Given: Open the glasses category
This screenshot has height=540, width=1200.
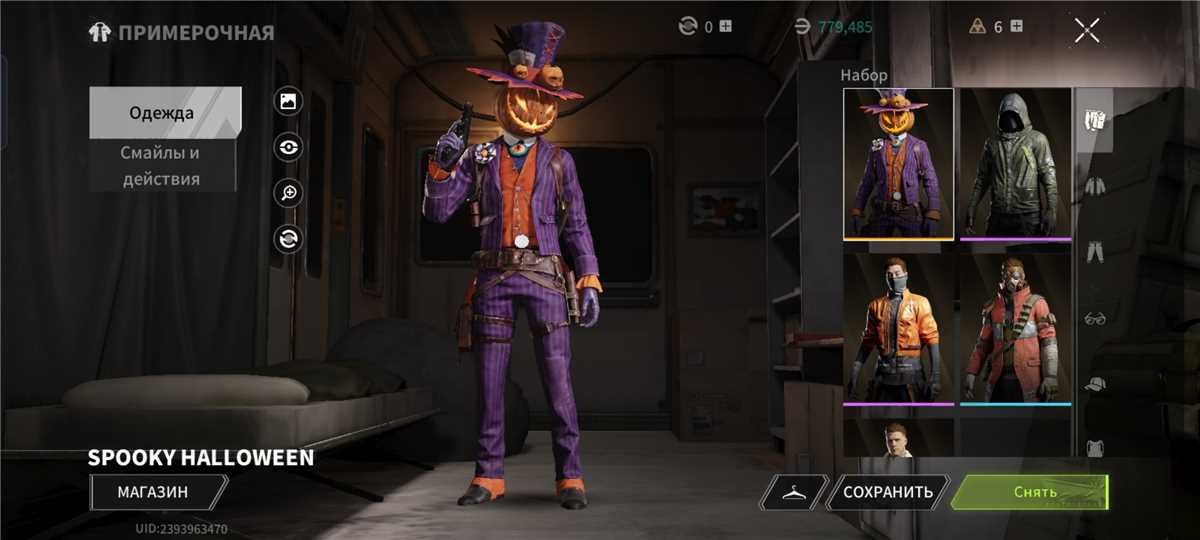Looking at the screenshot, I should [1094, 318].
